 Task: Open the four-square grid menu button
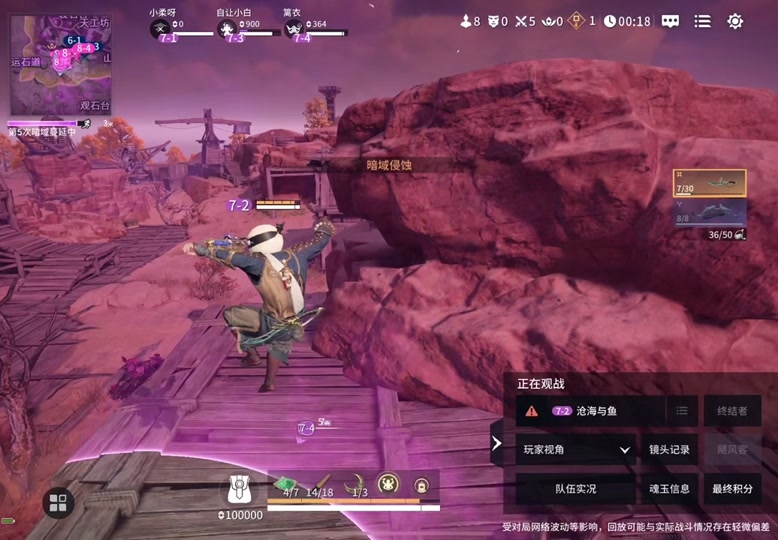pos(58,502)
